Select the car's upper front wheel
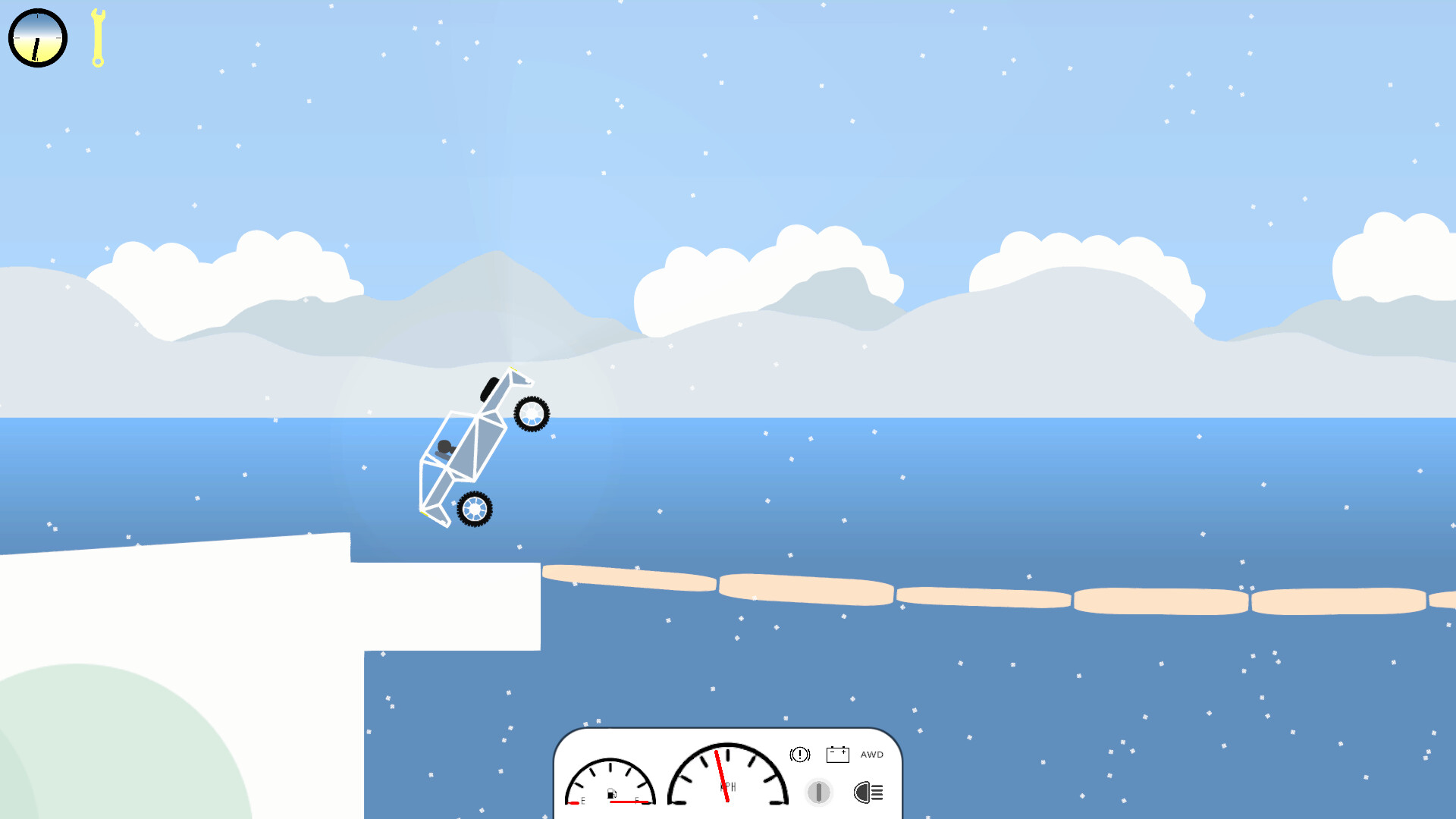1456x819 pixels. (531, 414)
